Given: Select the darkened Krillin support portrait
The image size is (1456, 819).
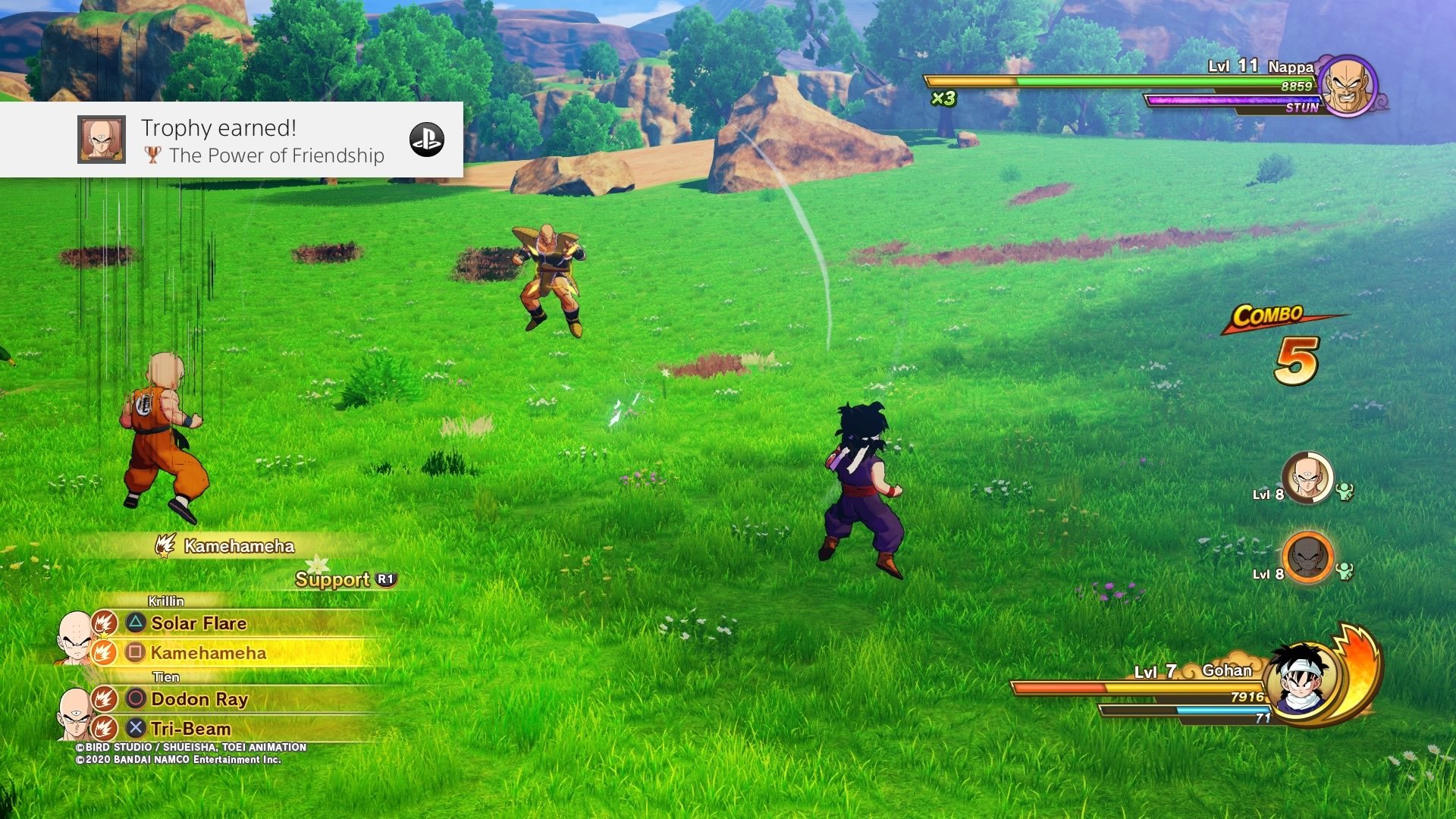Looking at the screenshot, I should [x=1307, y=557].
